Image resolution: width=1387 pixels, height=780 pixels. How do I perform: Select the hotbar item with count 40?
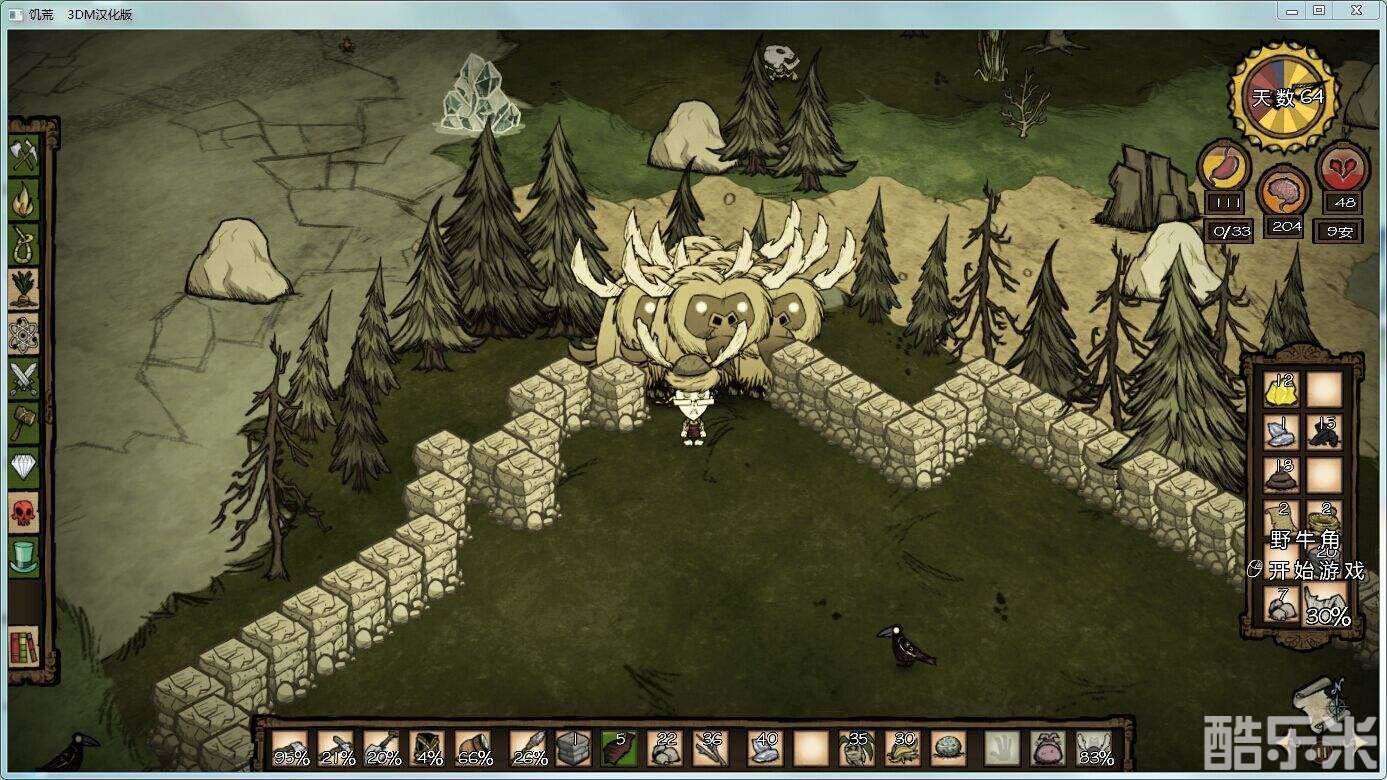[764, 748]
